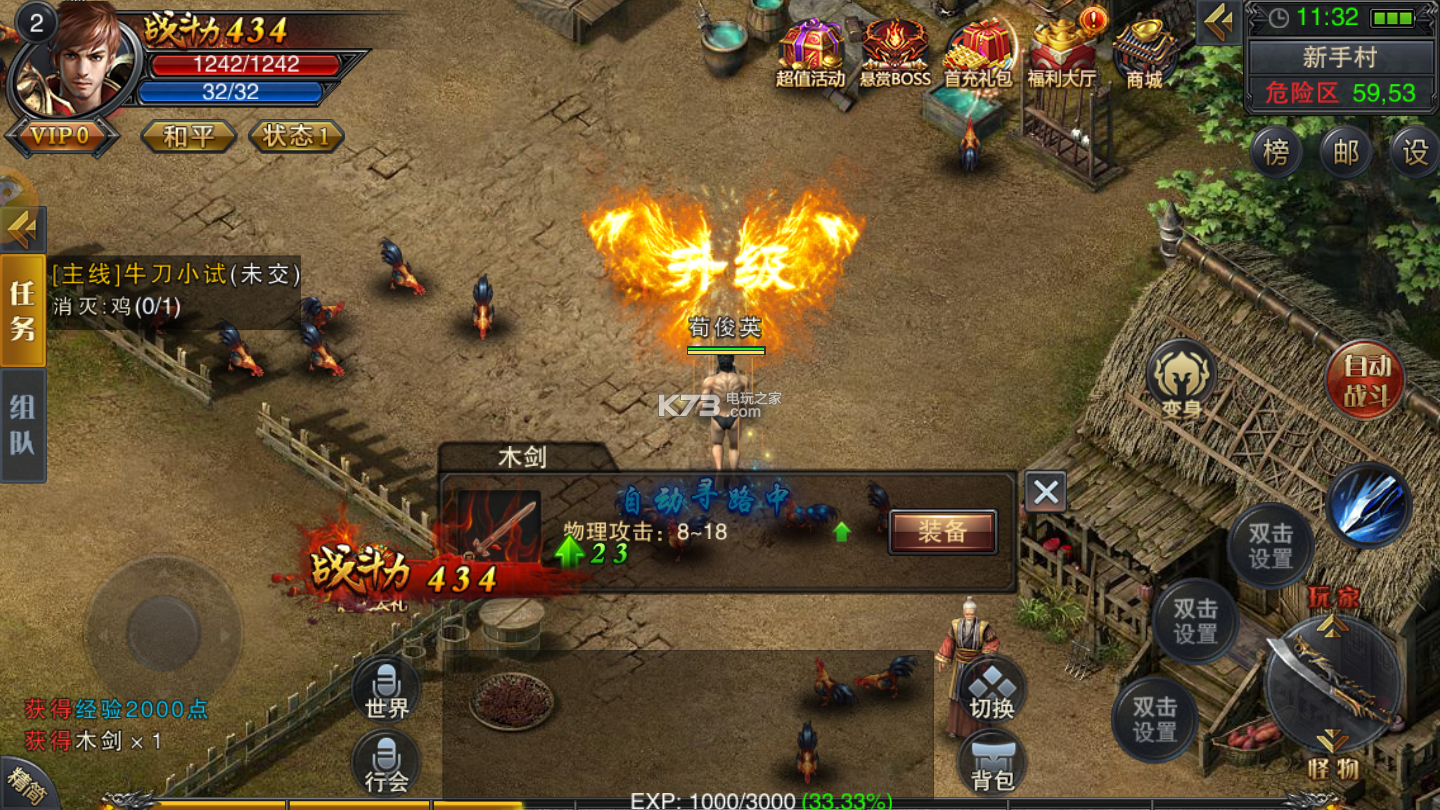Open the 设 settings button
The image size is (1440, 810).
click(1415, 153)
